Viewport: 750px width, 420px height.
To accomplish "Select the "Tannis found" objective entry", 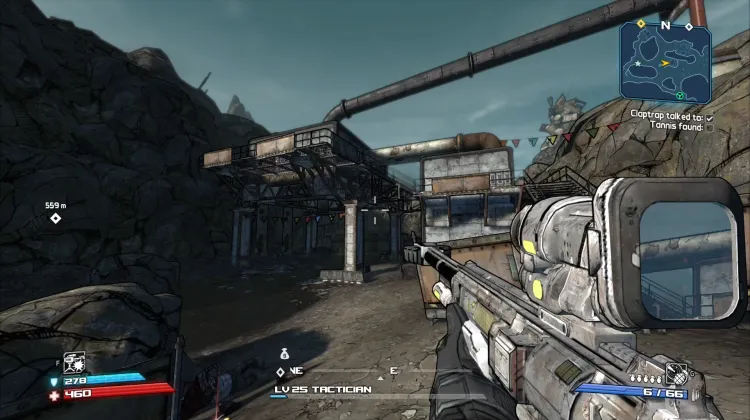I will [x=679, y=127].
